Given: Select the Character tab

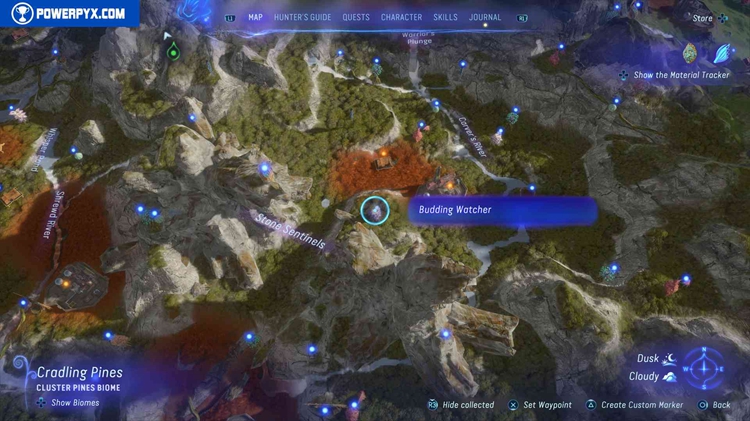Looking at the screenshot, I should click(401, 17).
